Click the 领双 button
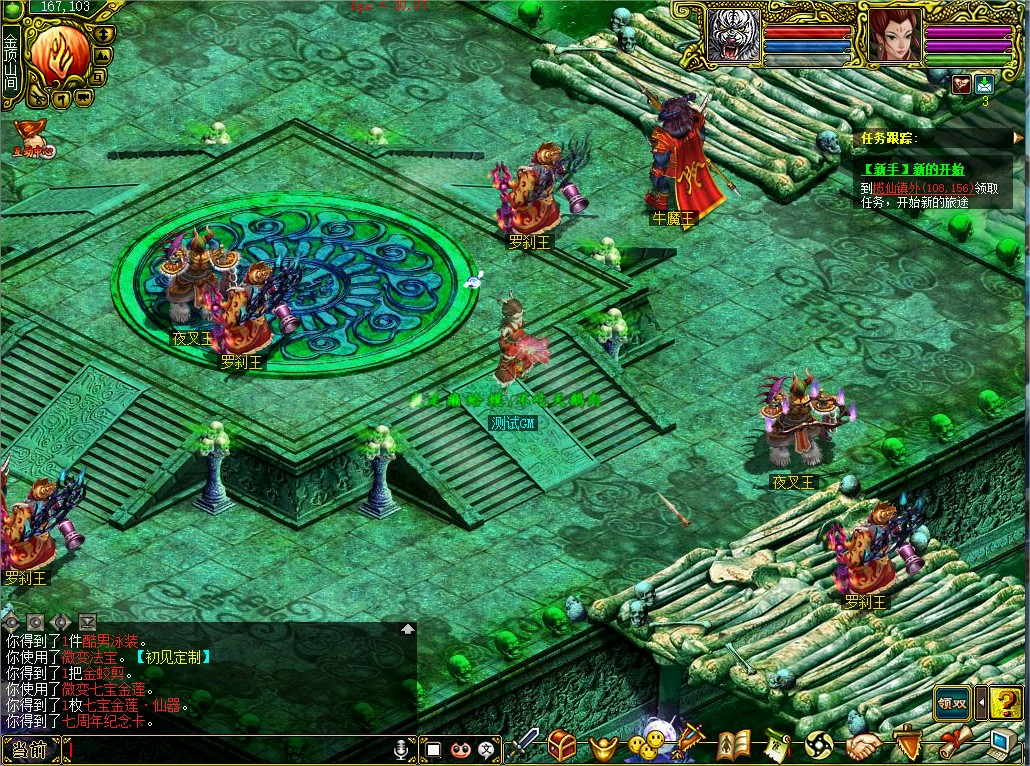1030x766 pixels. click(953, 702)
